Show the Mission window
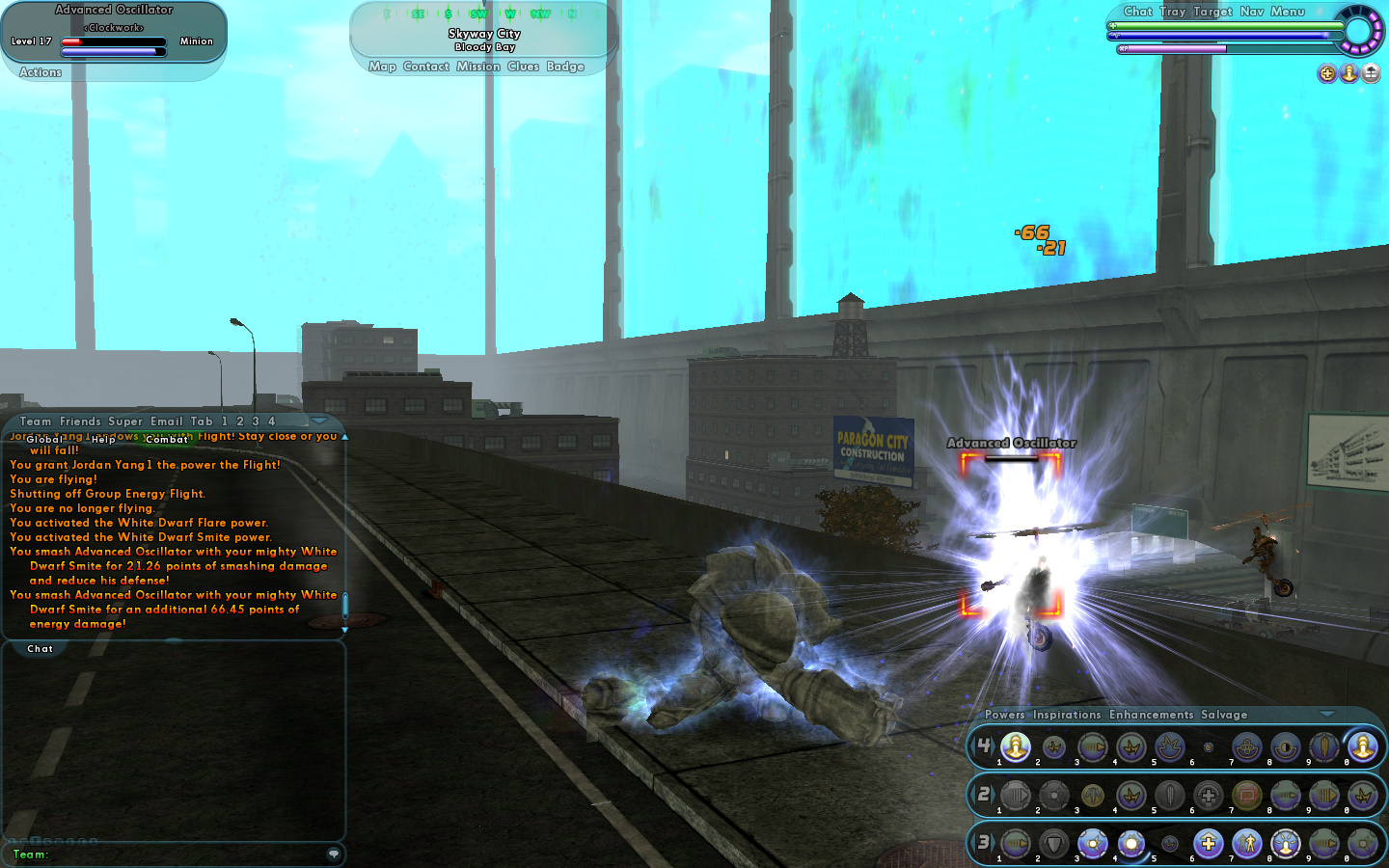1389x868 pixels. [x=478, y=67]
